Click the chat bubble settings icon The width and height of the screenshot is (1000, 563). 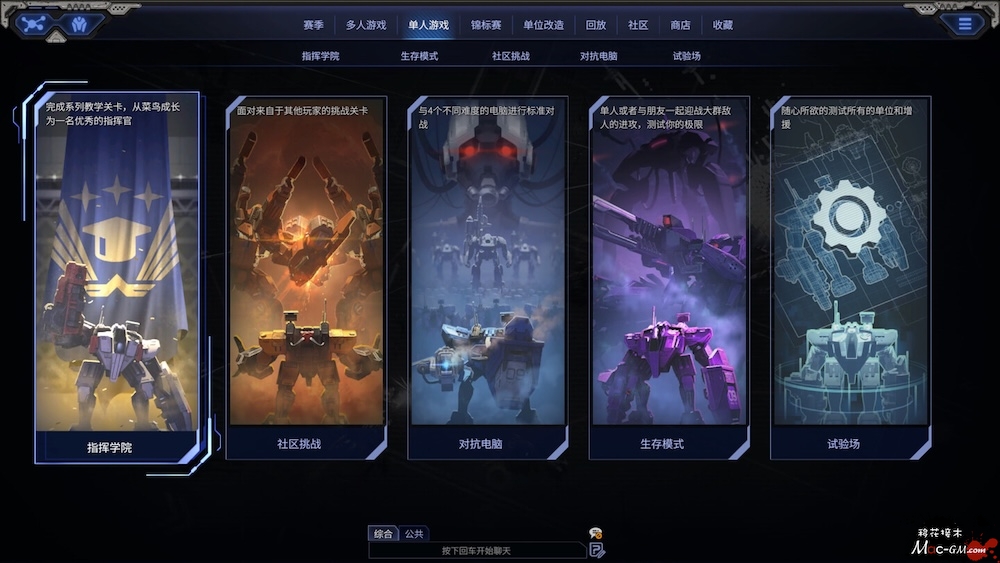point(595,533)
